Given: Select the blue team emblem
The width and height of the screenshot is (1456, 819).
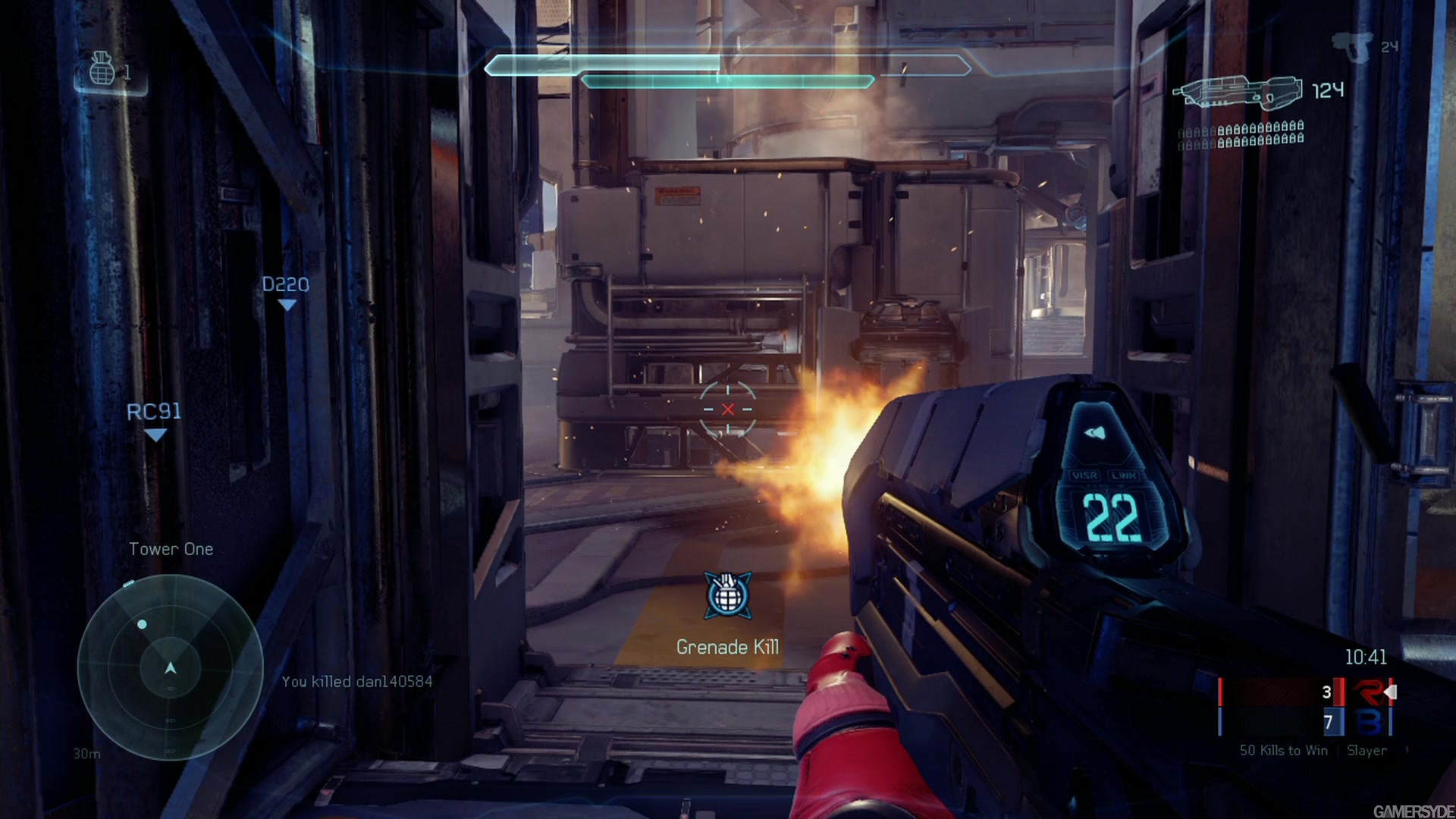Looking at the screenshot, I should (x=1370, y=723).
